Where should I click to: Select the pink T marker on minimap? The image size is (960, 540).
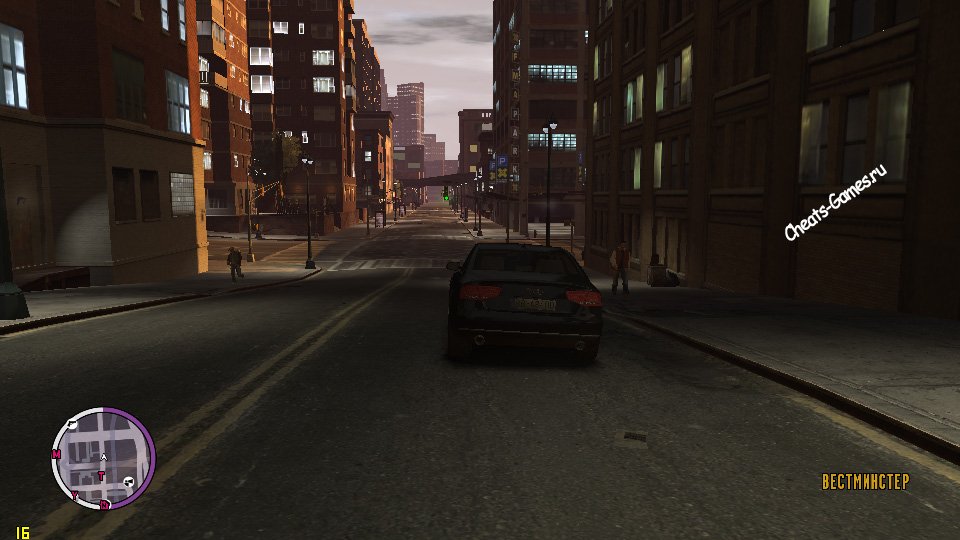[x=101, y=474]
